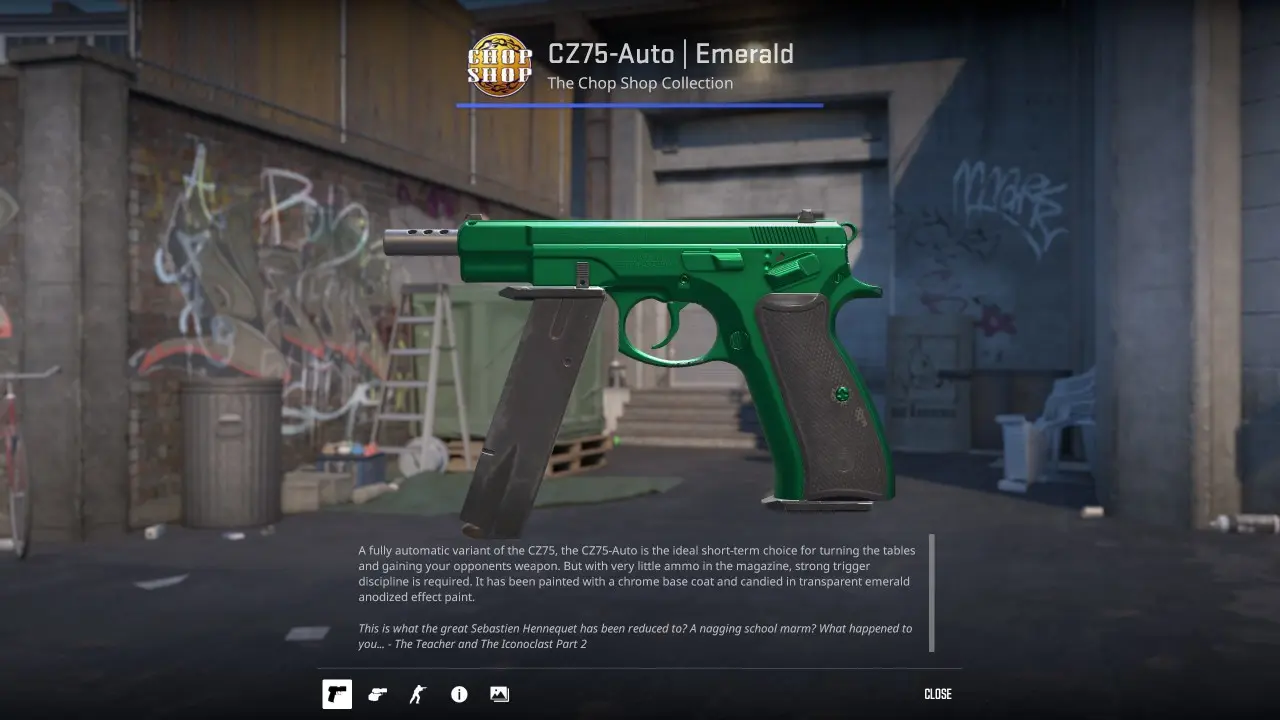
Task: Show the character-with-weapon view
Action: point(418,694)
